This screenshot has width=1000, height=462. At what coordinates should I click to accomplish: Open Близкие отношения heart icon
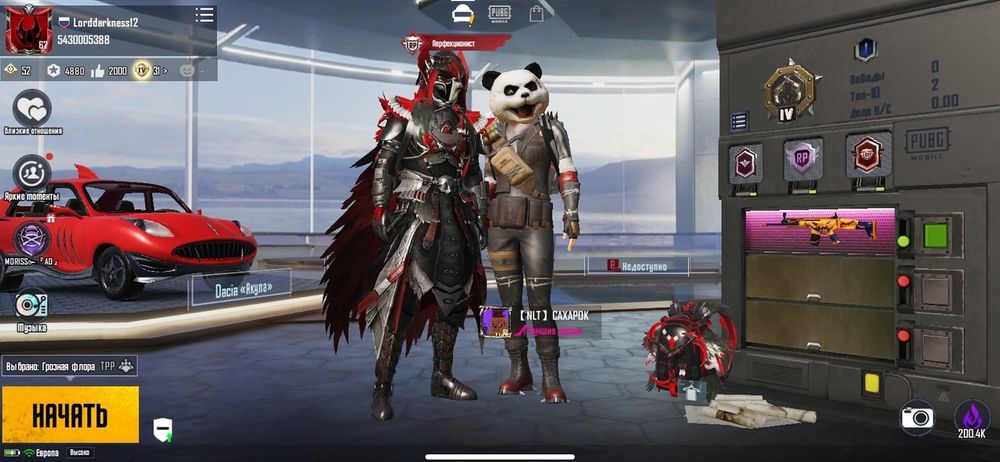(32, 109)
